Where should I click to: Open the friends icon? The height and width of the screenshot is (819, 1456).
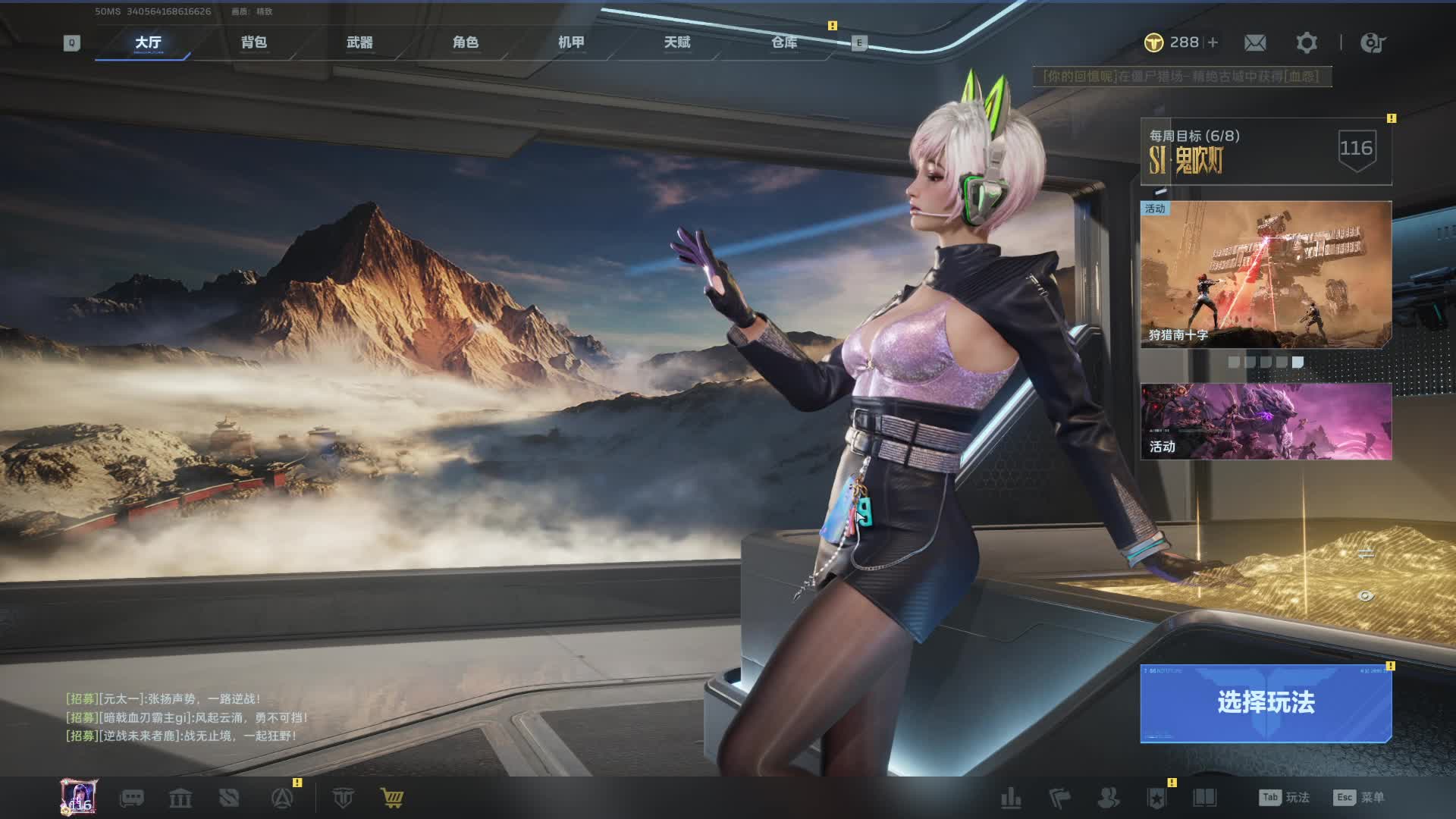pyautogui.click(x=1108, y=798)
